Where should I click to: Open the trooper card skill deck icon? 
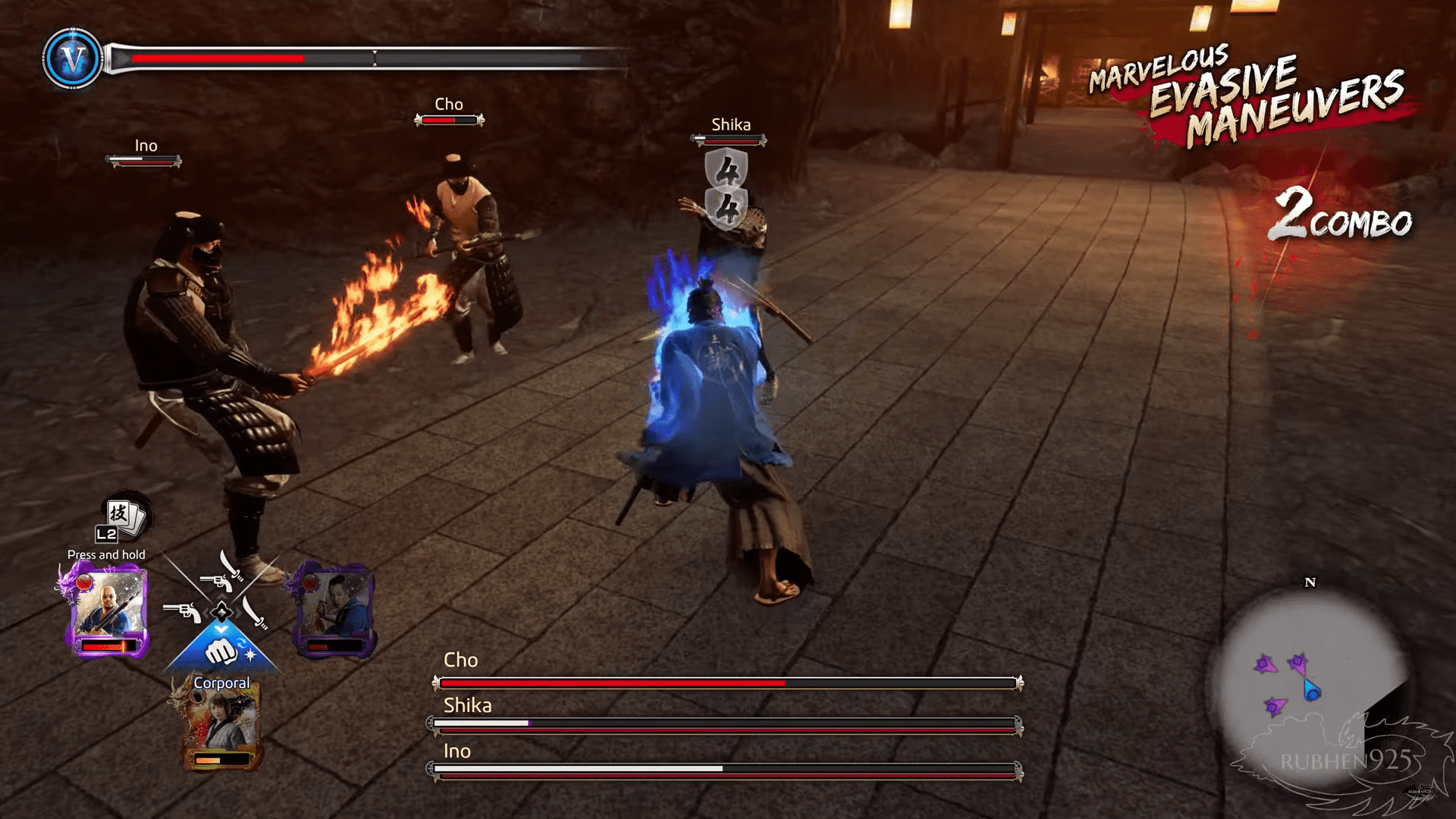pyautogui.click(x=124, y=517)
